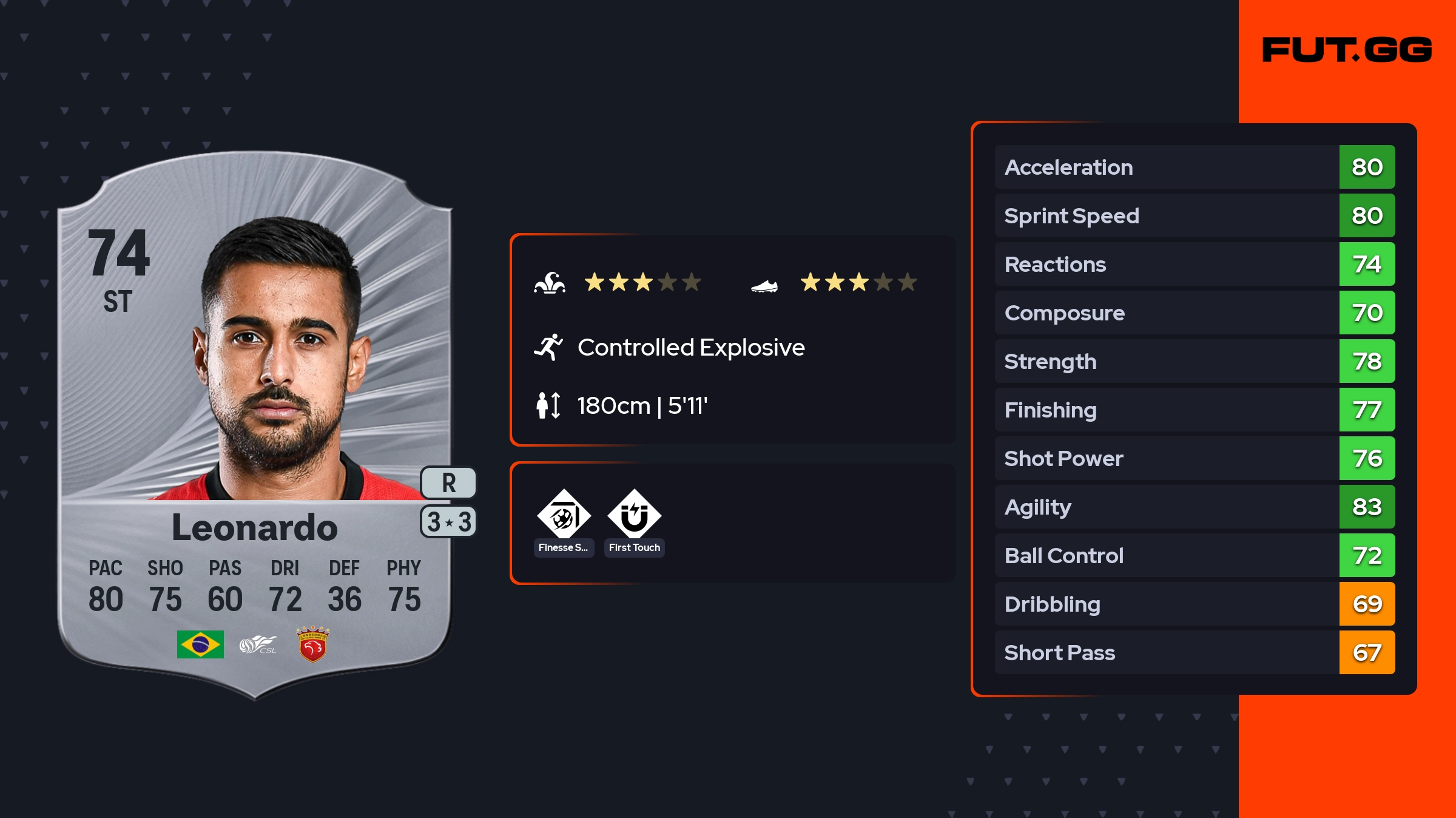
Task: Choose the Agility stat row
Action: tap(1194, 507)
